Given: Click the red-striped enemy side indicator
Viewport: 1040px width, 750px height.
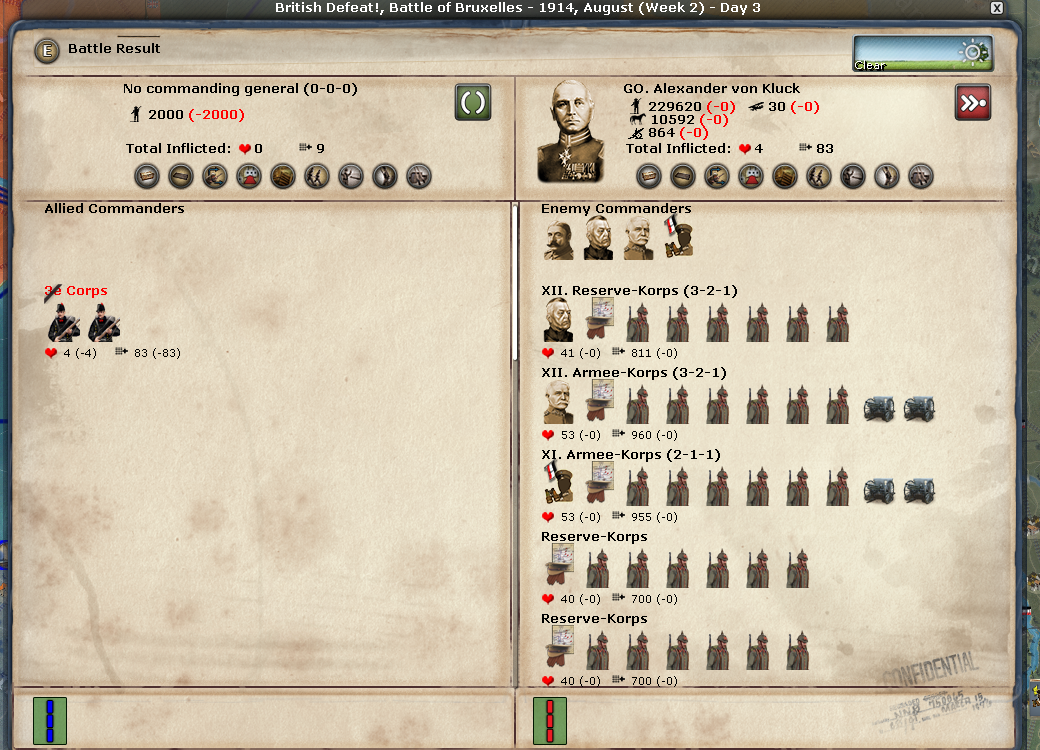Looking at the screenshot, I should point(550,721).
